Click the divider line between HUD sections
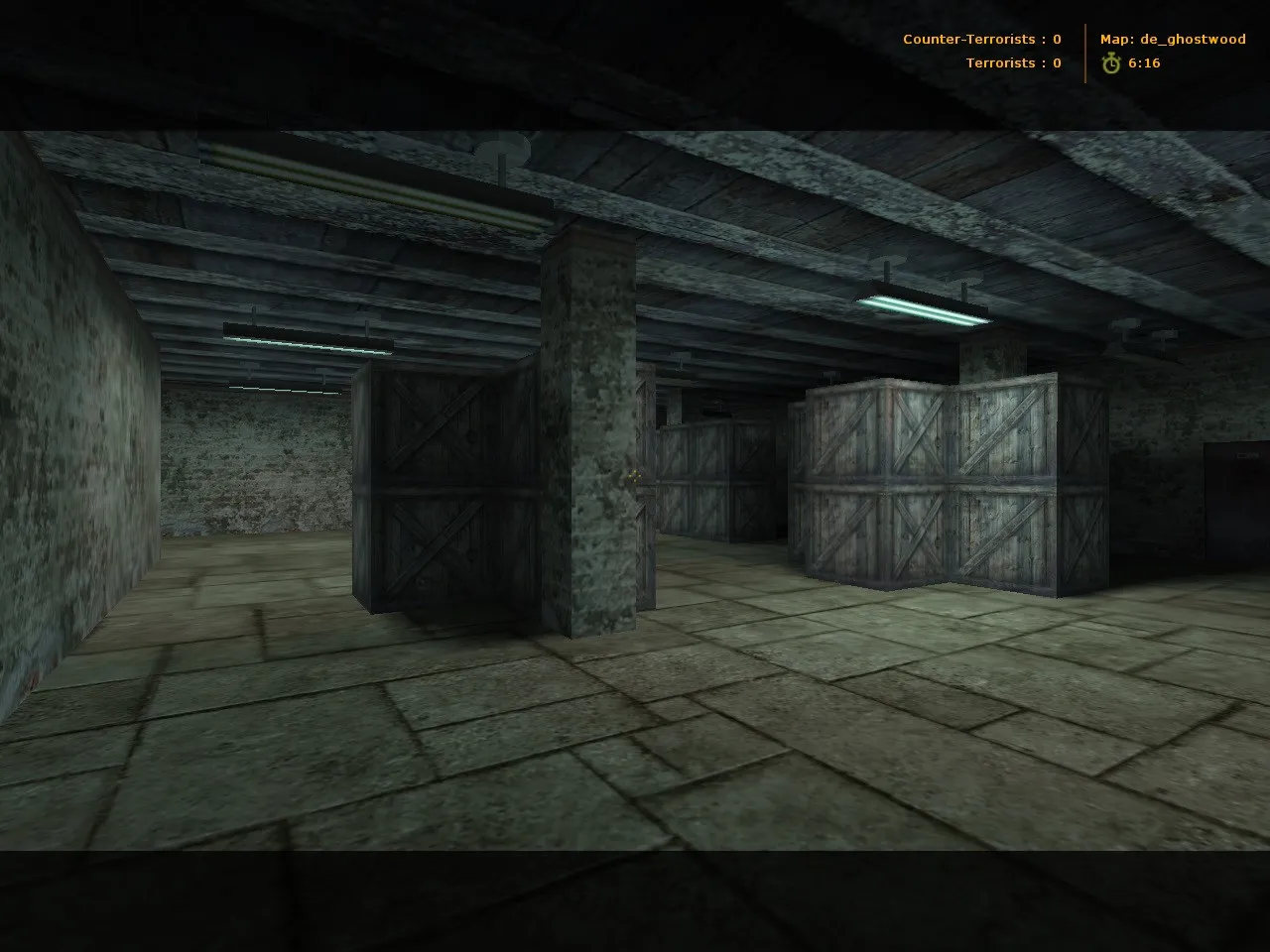1270x952 pixels. click(x=1087, y=50)
